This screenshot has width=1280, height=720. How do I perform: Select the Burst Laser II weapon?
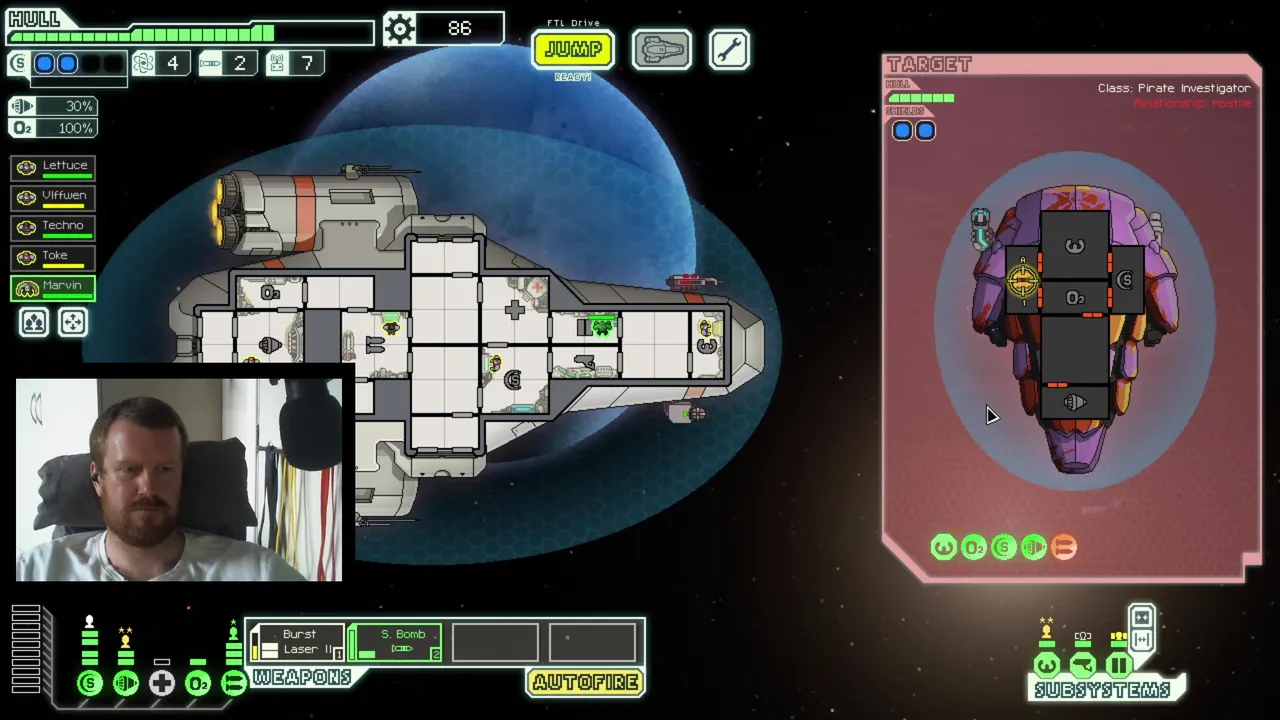click(x=297, y=642)
